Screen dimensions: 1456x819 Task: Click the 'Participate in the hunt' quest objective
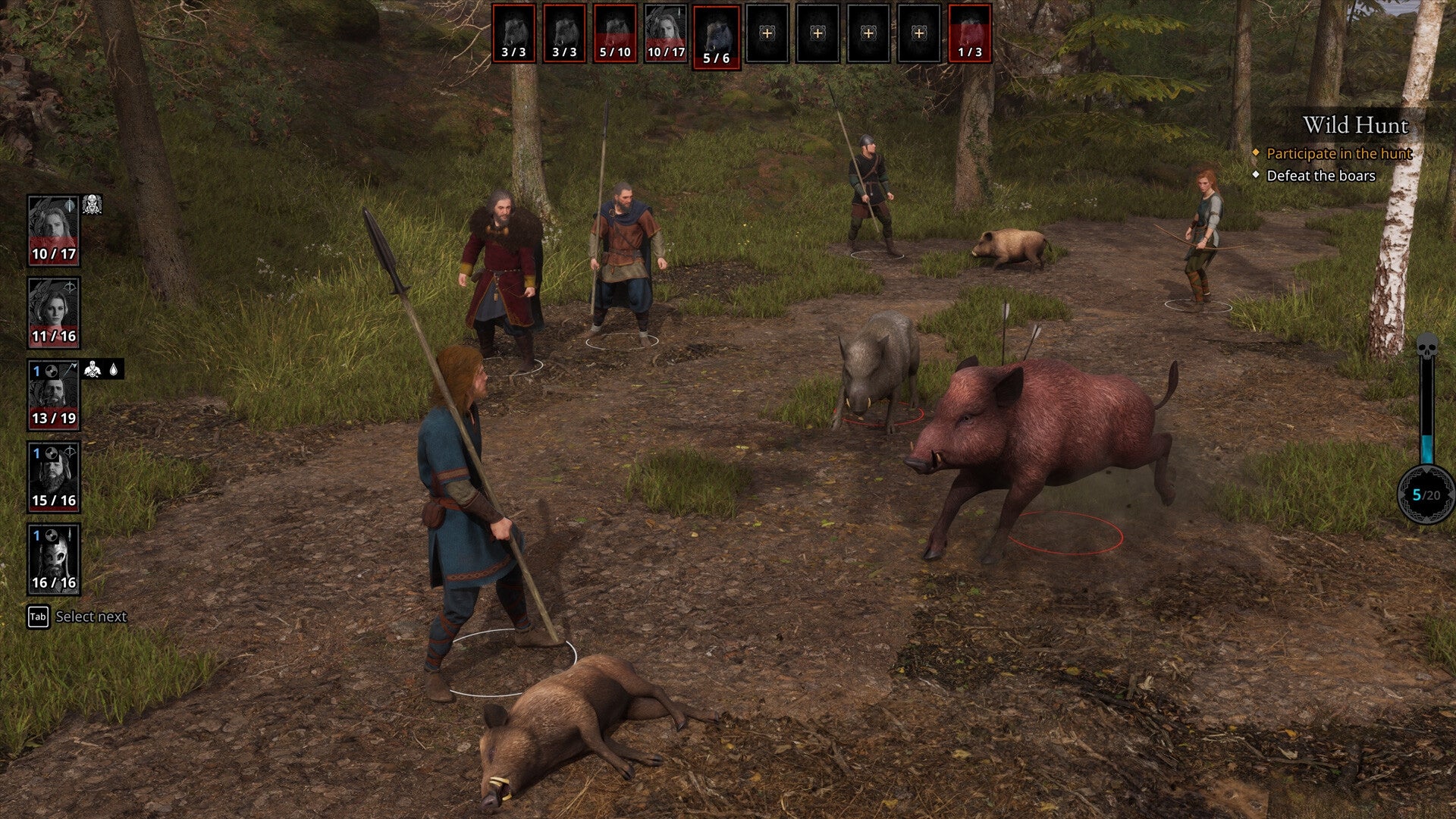coord(1339,153)
